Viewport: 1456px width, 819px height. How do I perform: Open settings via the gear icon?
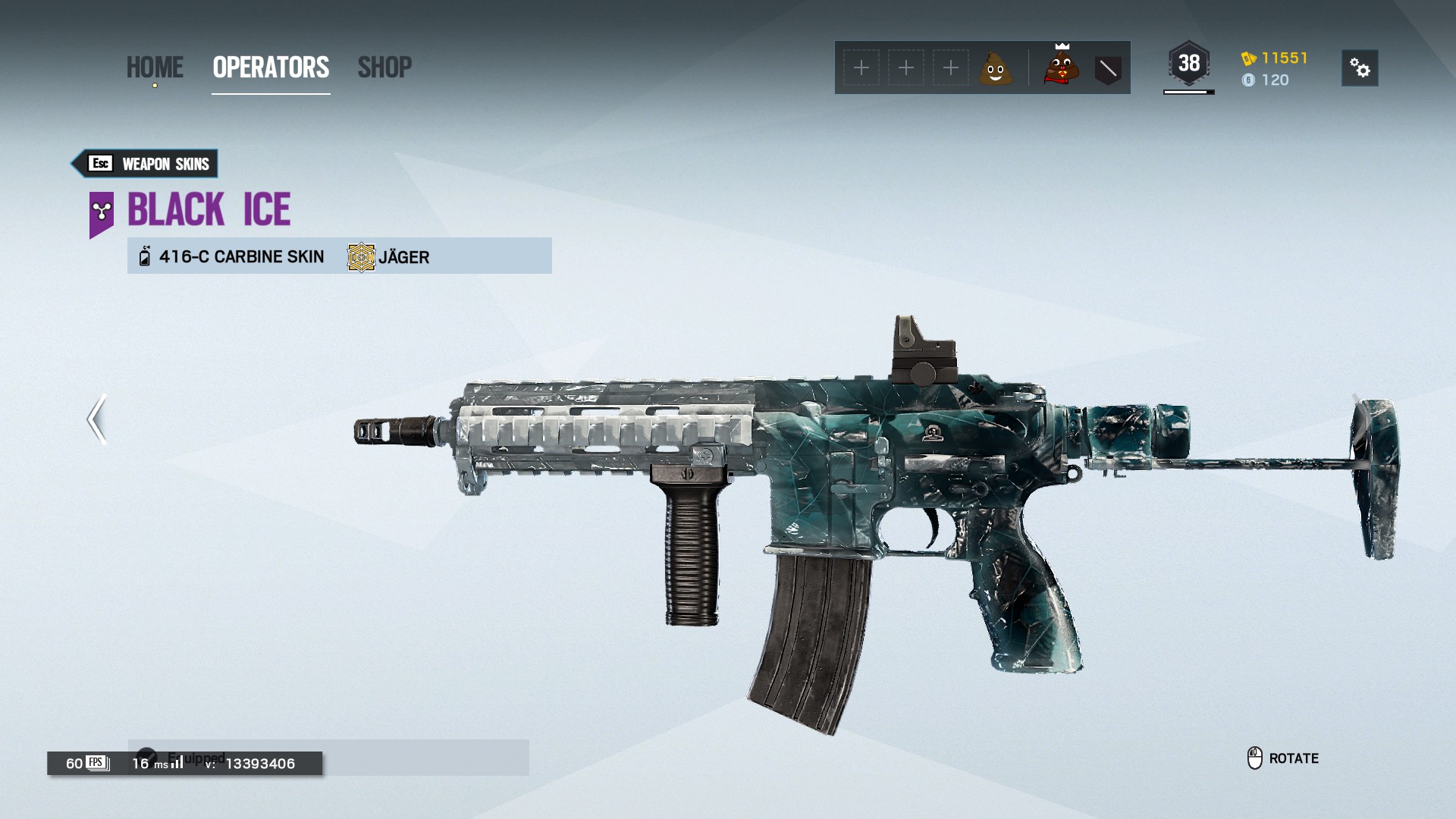[x=1359, y=67]
